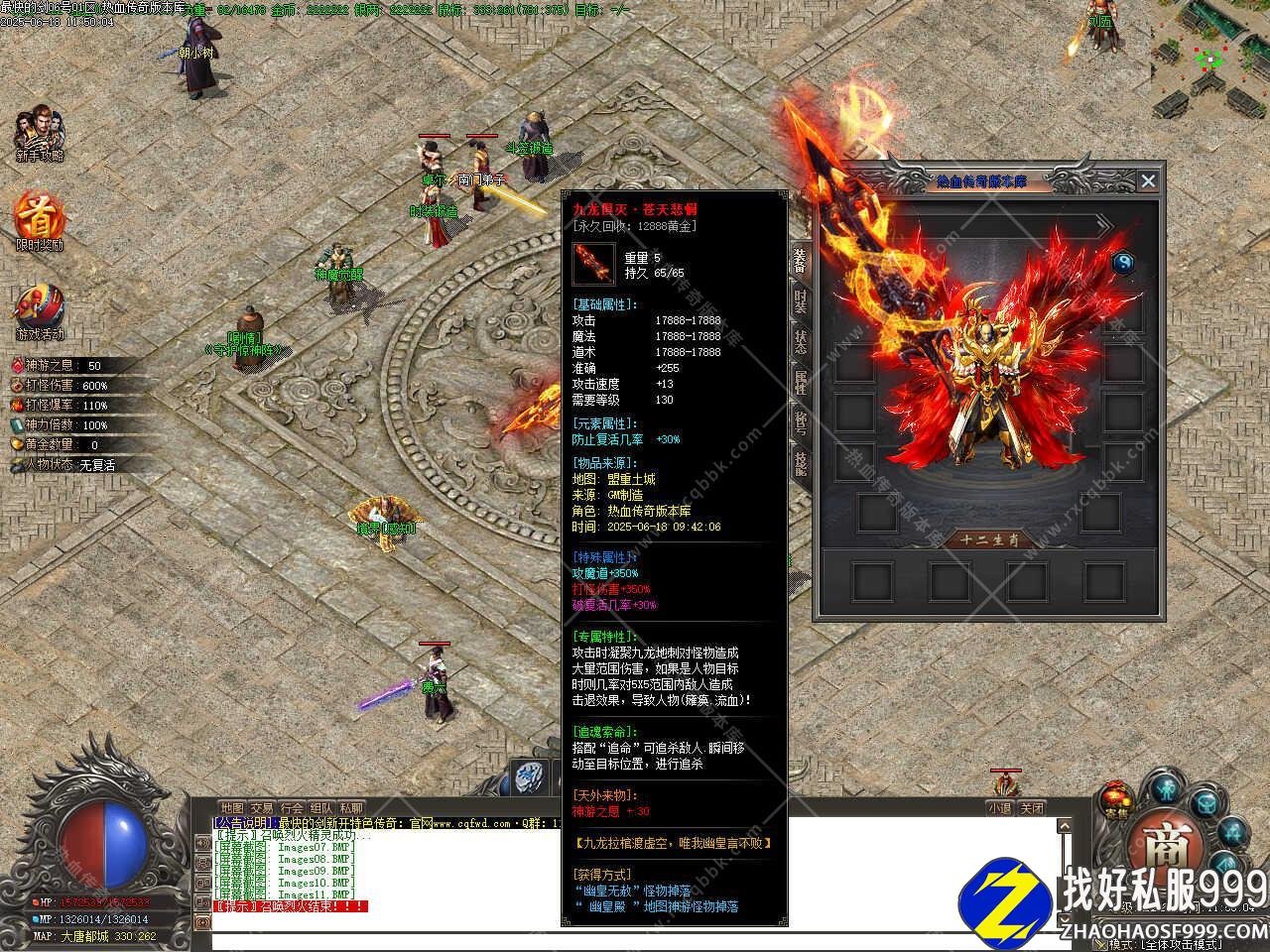Switch to the 装备 equipment tab
1270x952 pixels.
[800, 261]
